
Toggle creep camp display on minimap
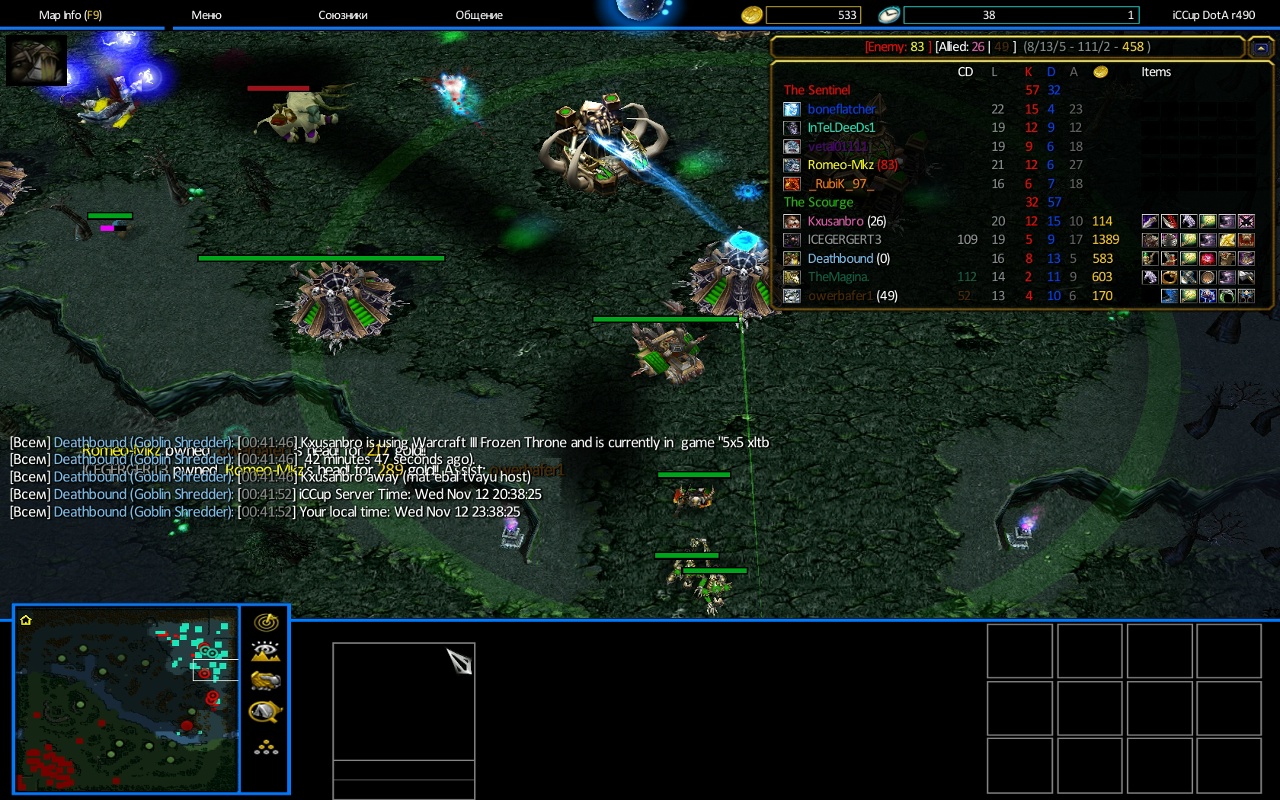pos(265,711)
